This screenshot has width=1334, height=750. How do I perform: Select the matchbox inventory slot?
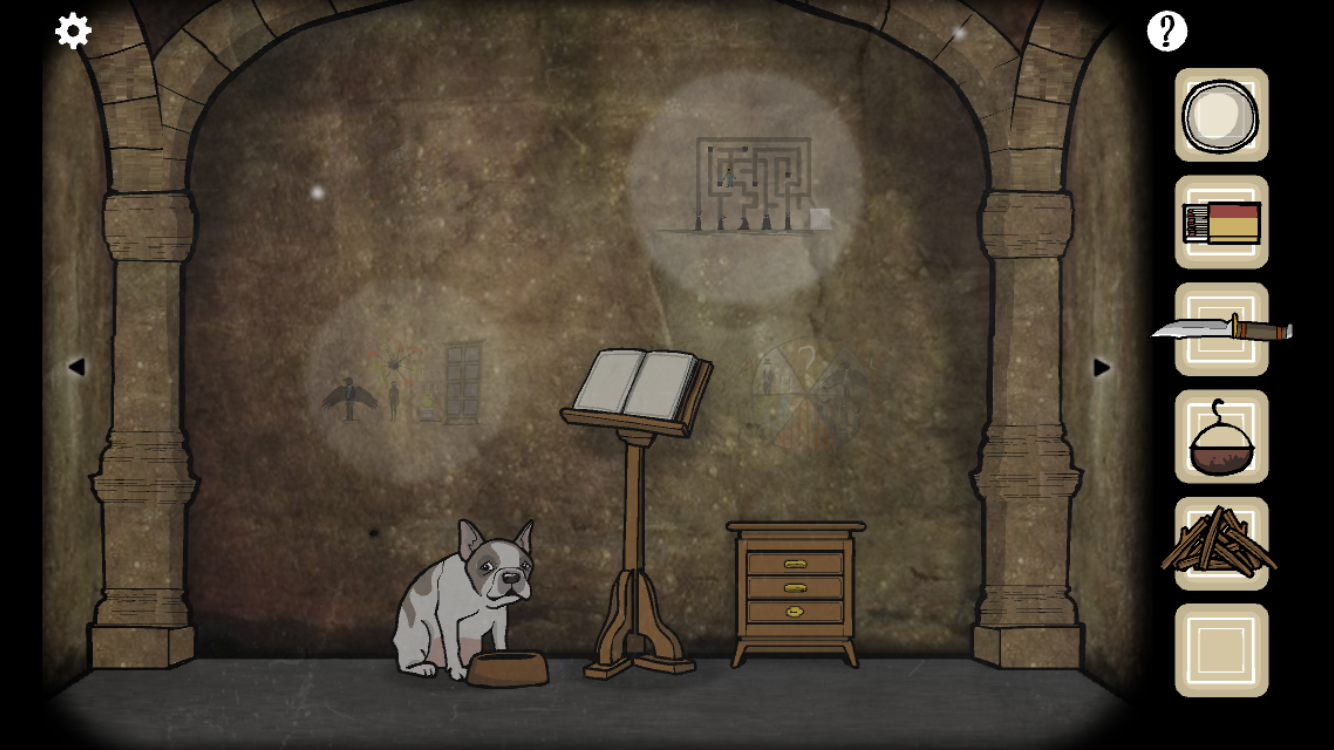[x=1221, y=222]
